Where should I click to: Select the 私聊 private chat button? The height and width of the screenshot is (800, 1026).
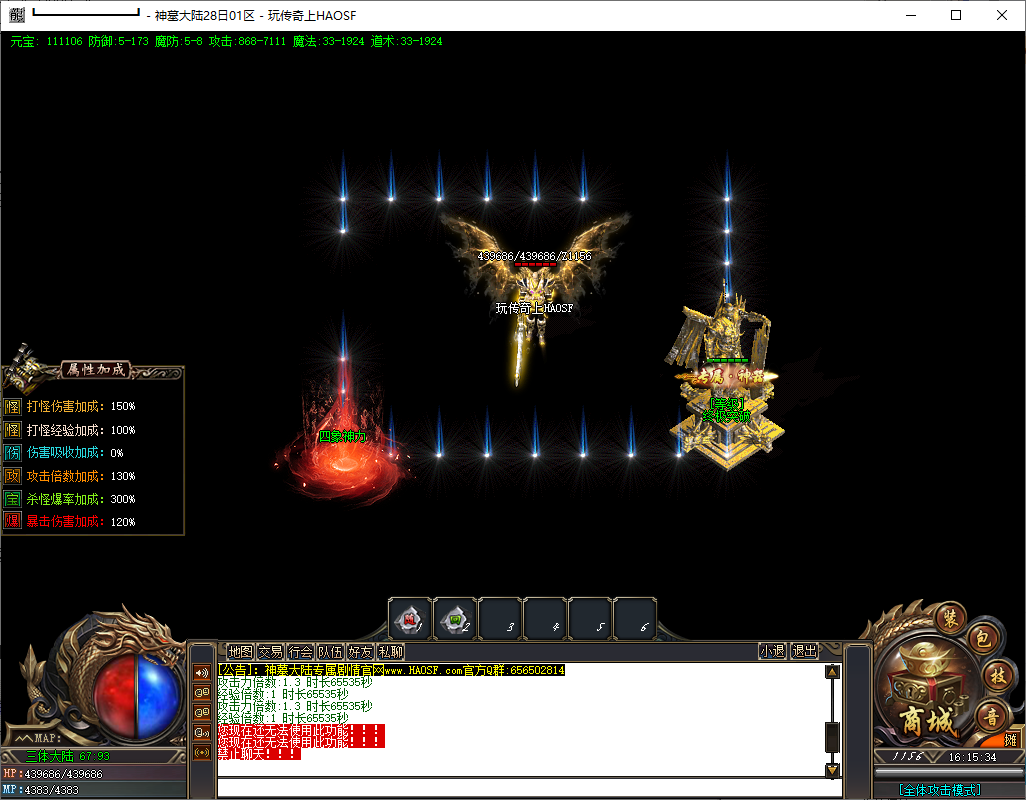click(x=390, y=651)
